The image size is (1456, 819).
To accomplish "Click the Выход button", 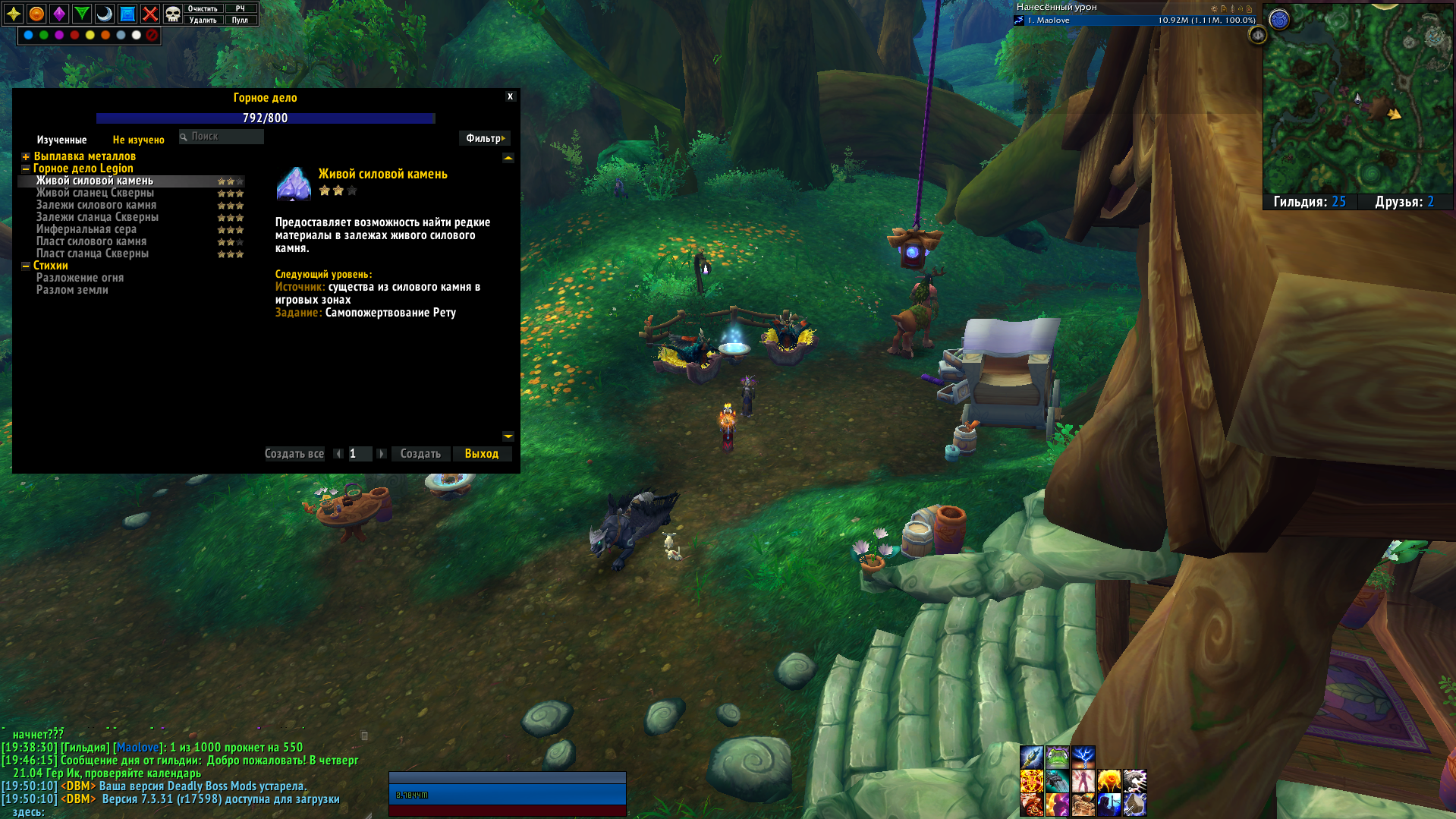I will coord(482,454).
